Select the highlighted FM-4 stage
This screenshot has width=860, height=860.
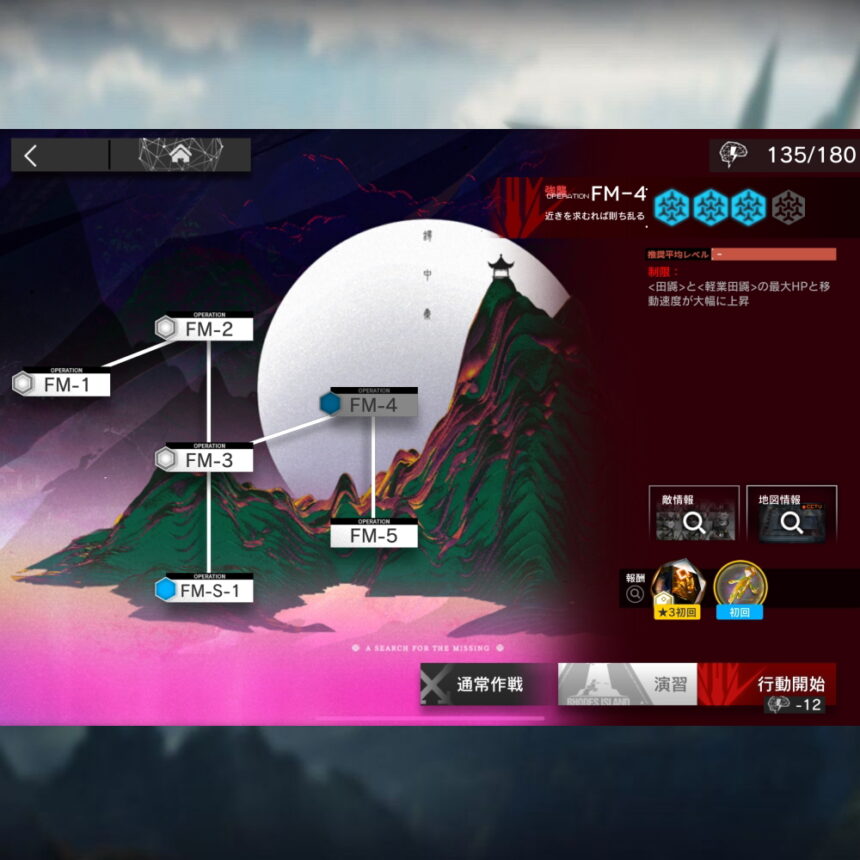point(371,404)
